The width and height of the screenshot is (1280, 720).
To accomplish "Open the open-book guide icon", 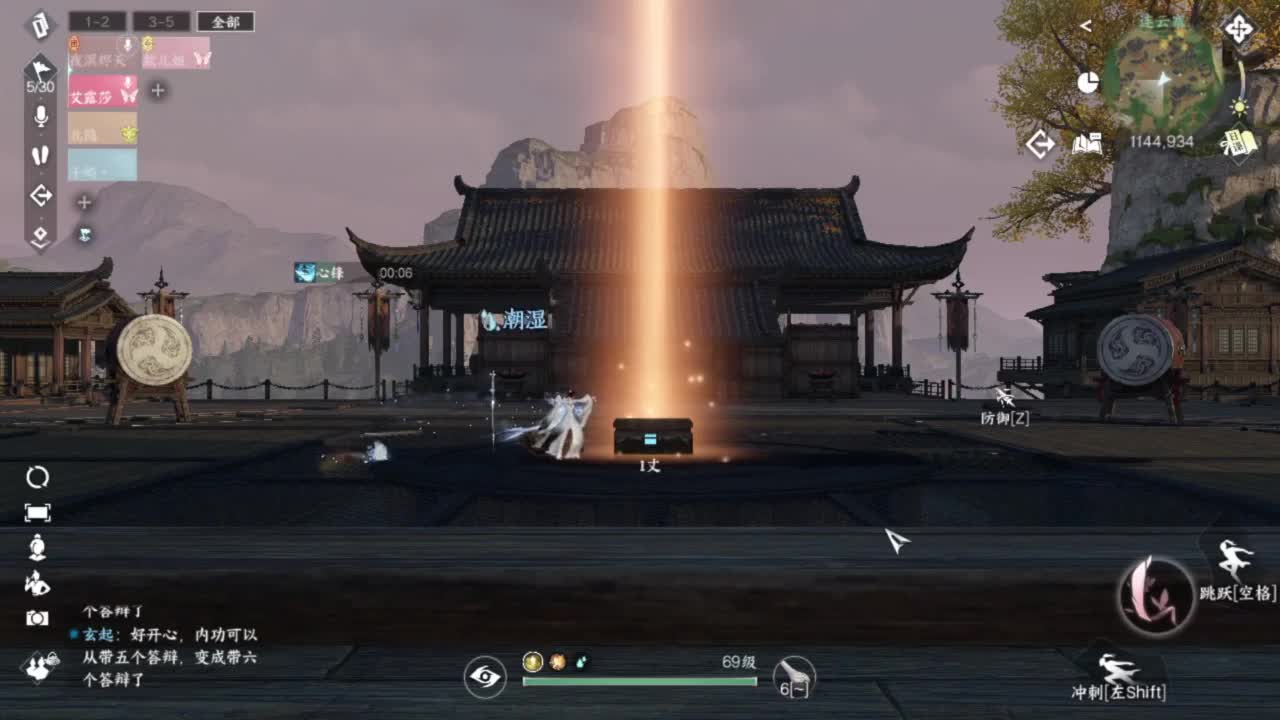I will (x=1086, y=144).
